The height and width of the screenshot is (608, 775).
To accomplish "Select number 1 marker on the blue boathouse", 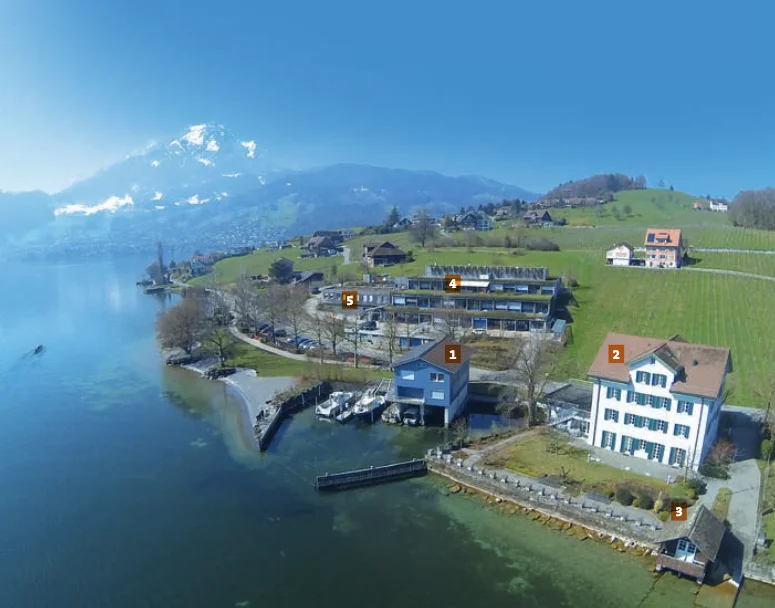I will click(x=453, y=353).
